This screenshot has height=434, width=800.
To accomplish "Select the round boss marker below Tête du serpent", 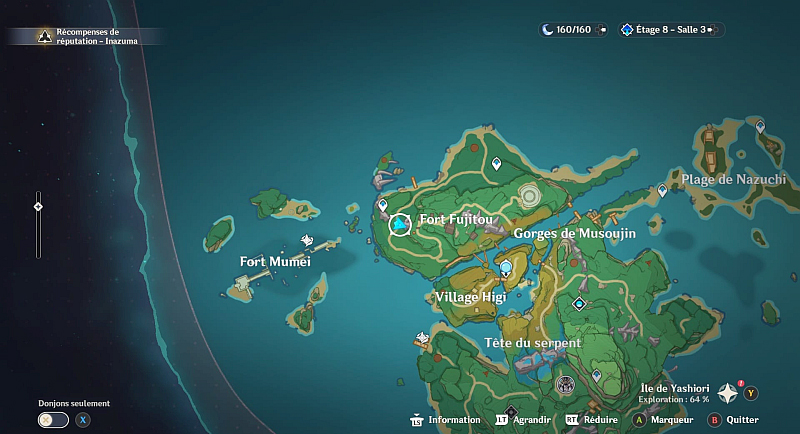I will tap(565, 385).
